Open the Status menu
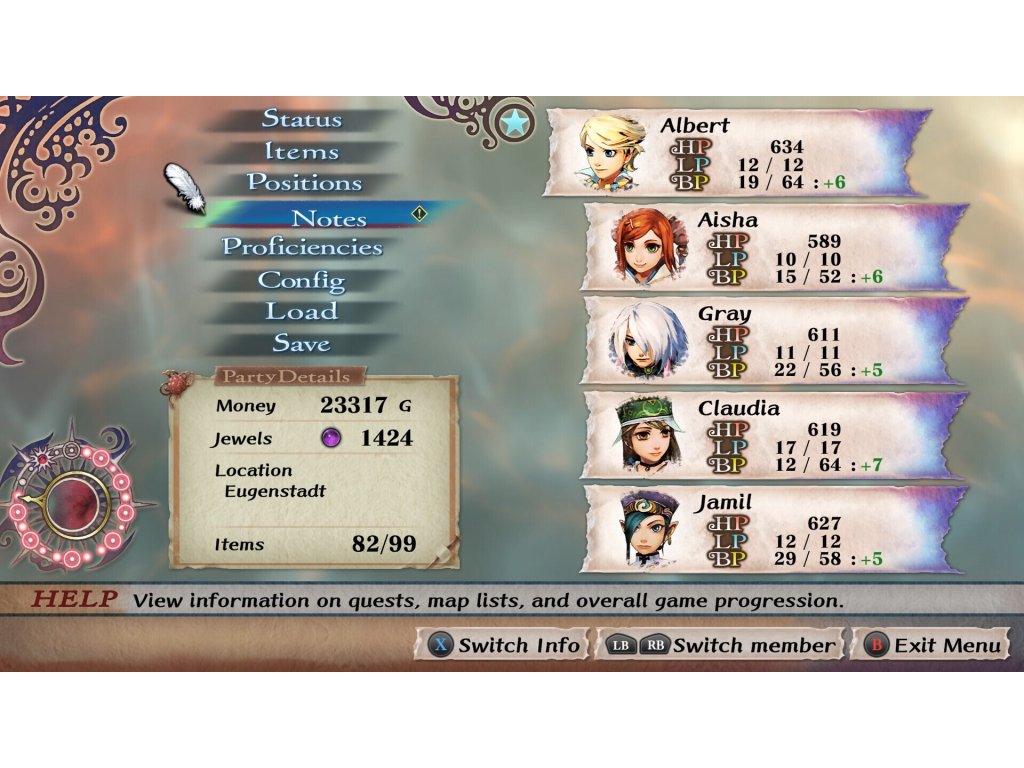 click(302, 119)
